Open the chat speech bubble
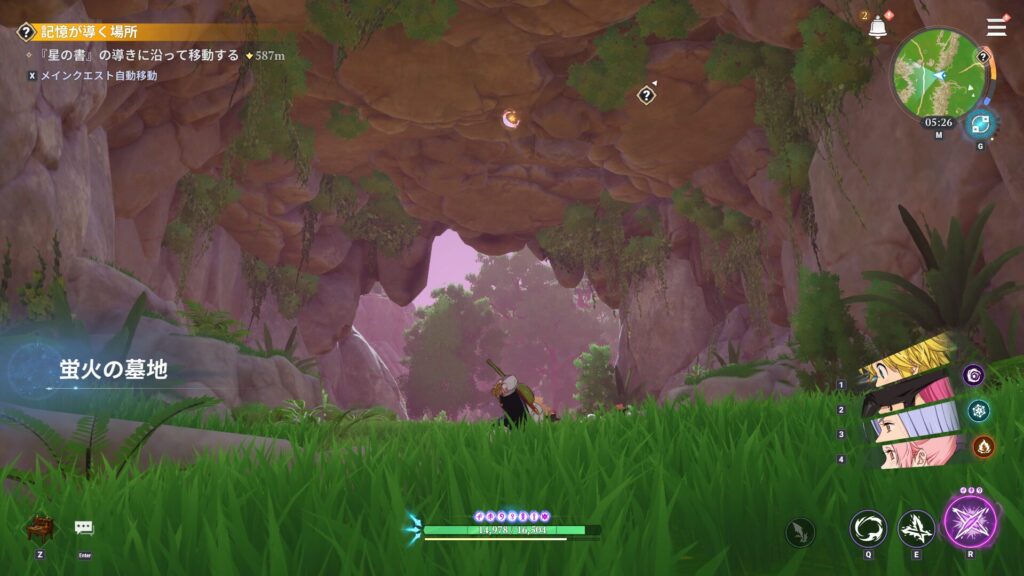 pos(84,527)
